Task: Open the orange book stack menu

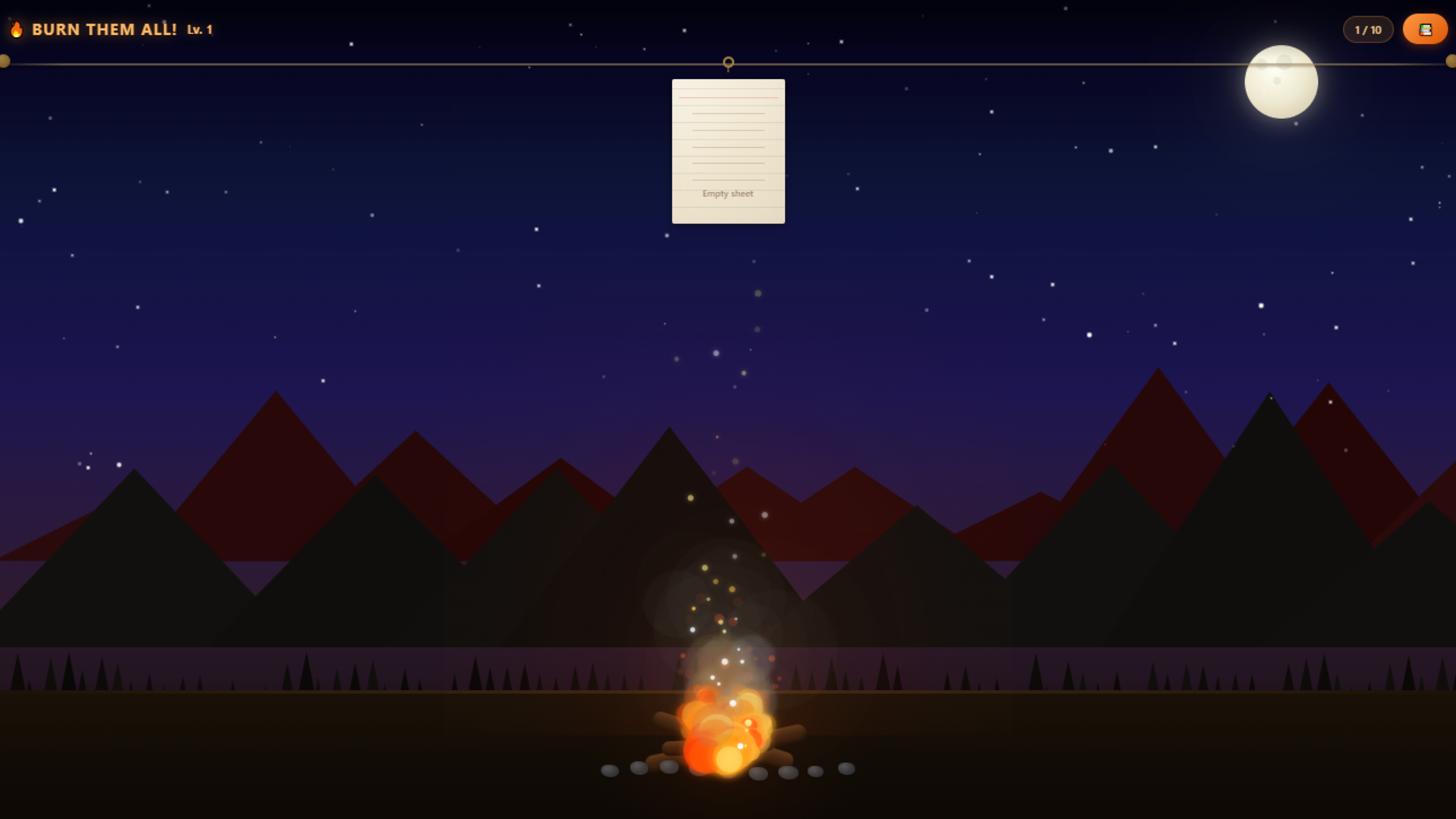Action: [1425, 29]
